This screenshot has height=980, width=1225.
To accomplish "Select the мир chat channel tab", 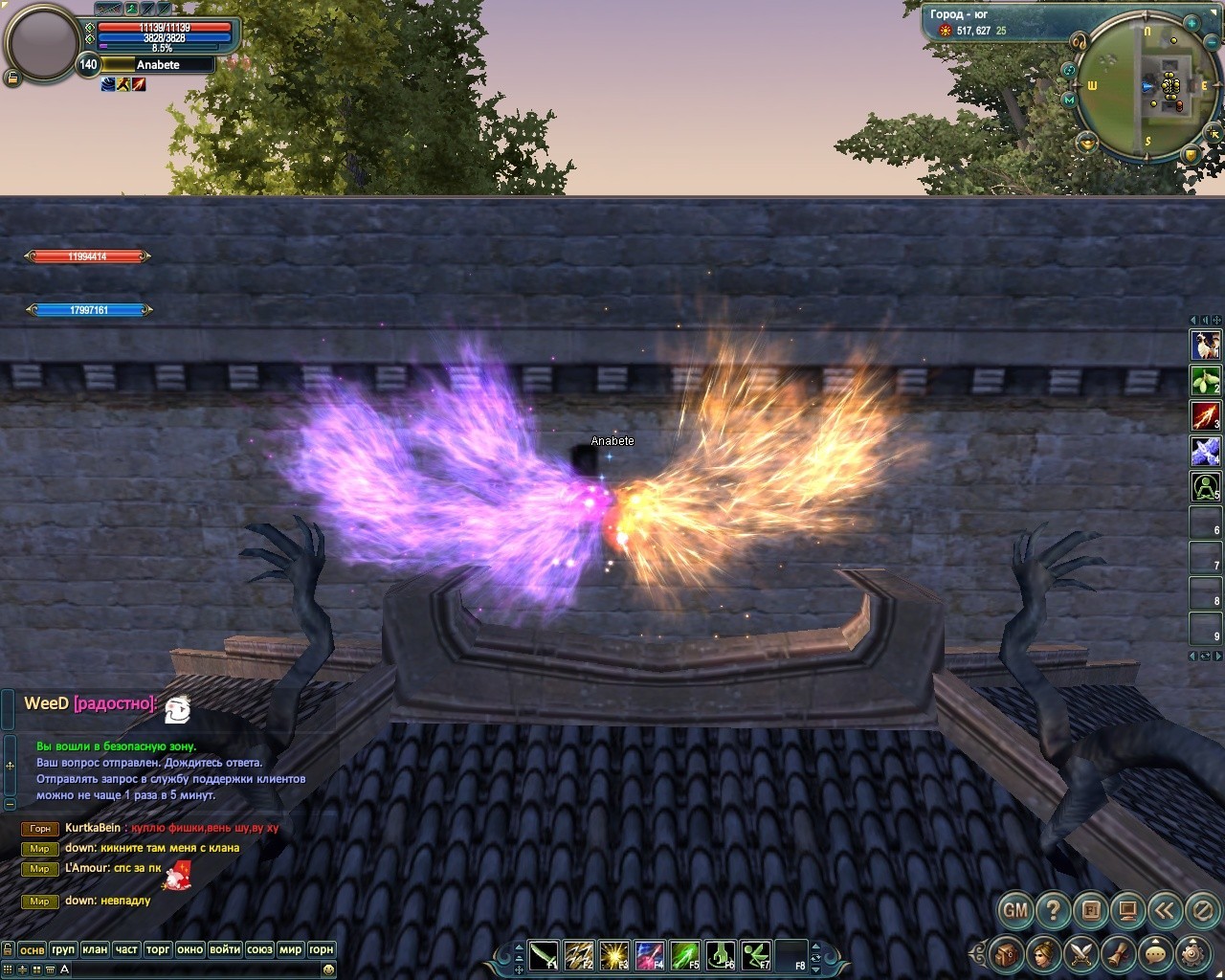I will click(x=290, y=949).
